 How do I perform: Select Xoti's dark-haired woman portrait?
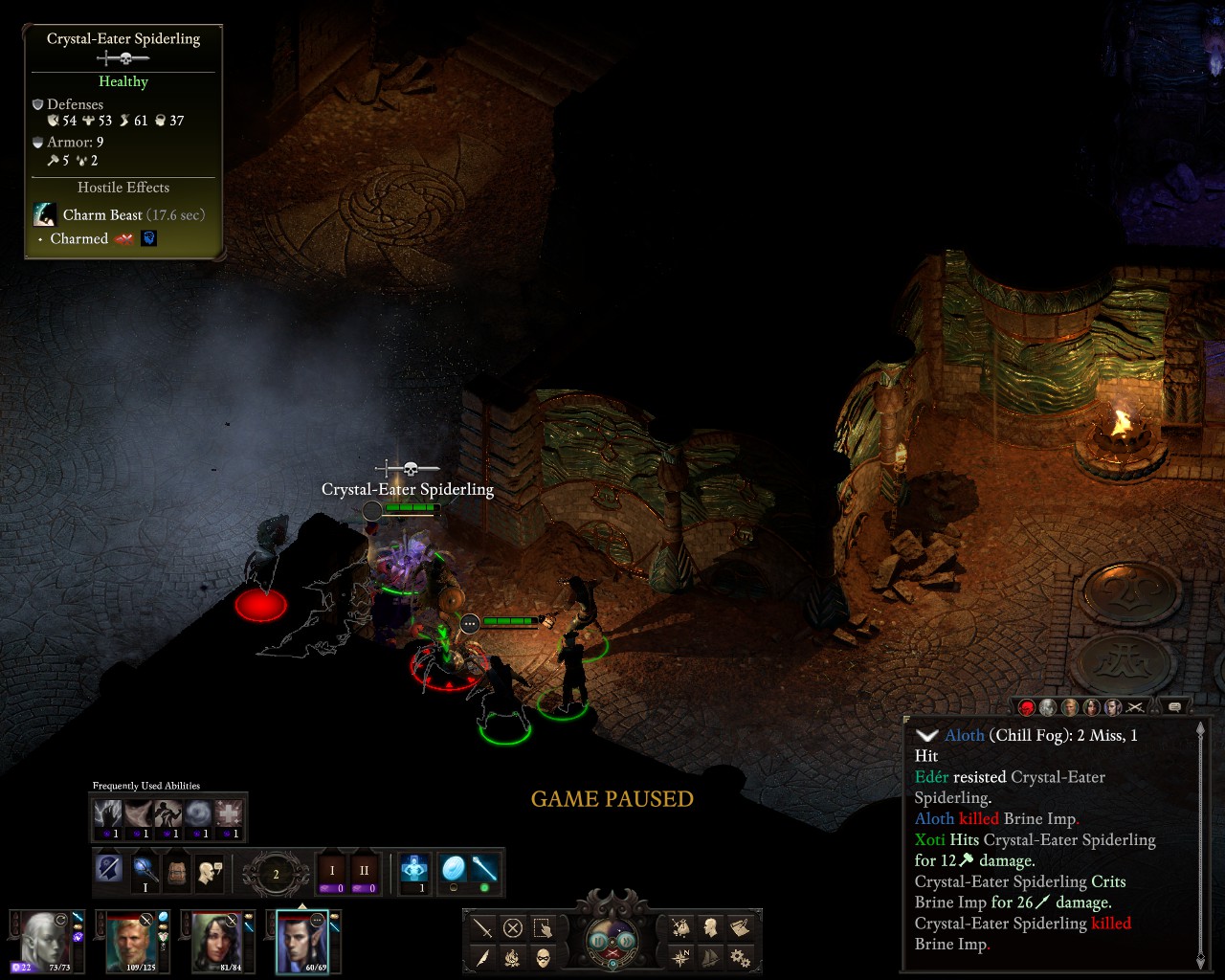[x=216, y=940]
